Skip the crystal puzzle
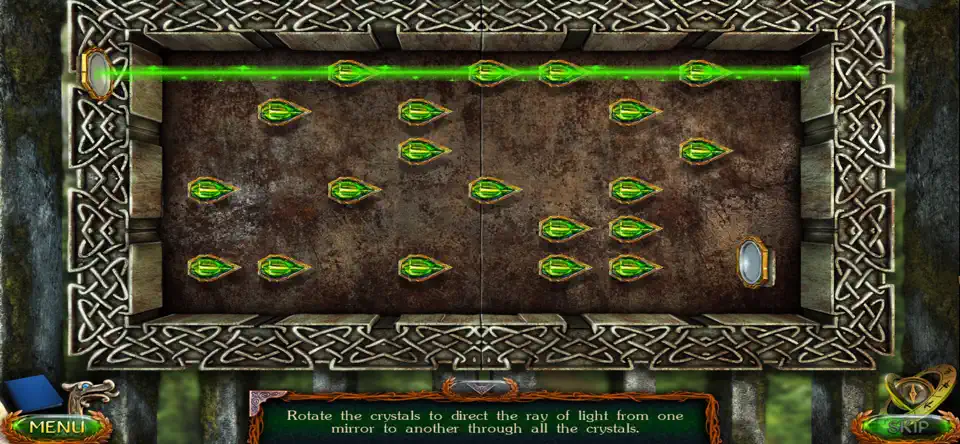Image resolution: width=960 pixels, height=444 pixels. coord(905,428)
